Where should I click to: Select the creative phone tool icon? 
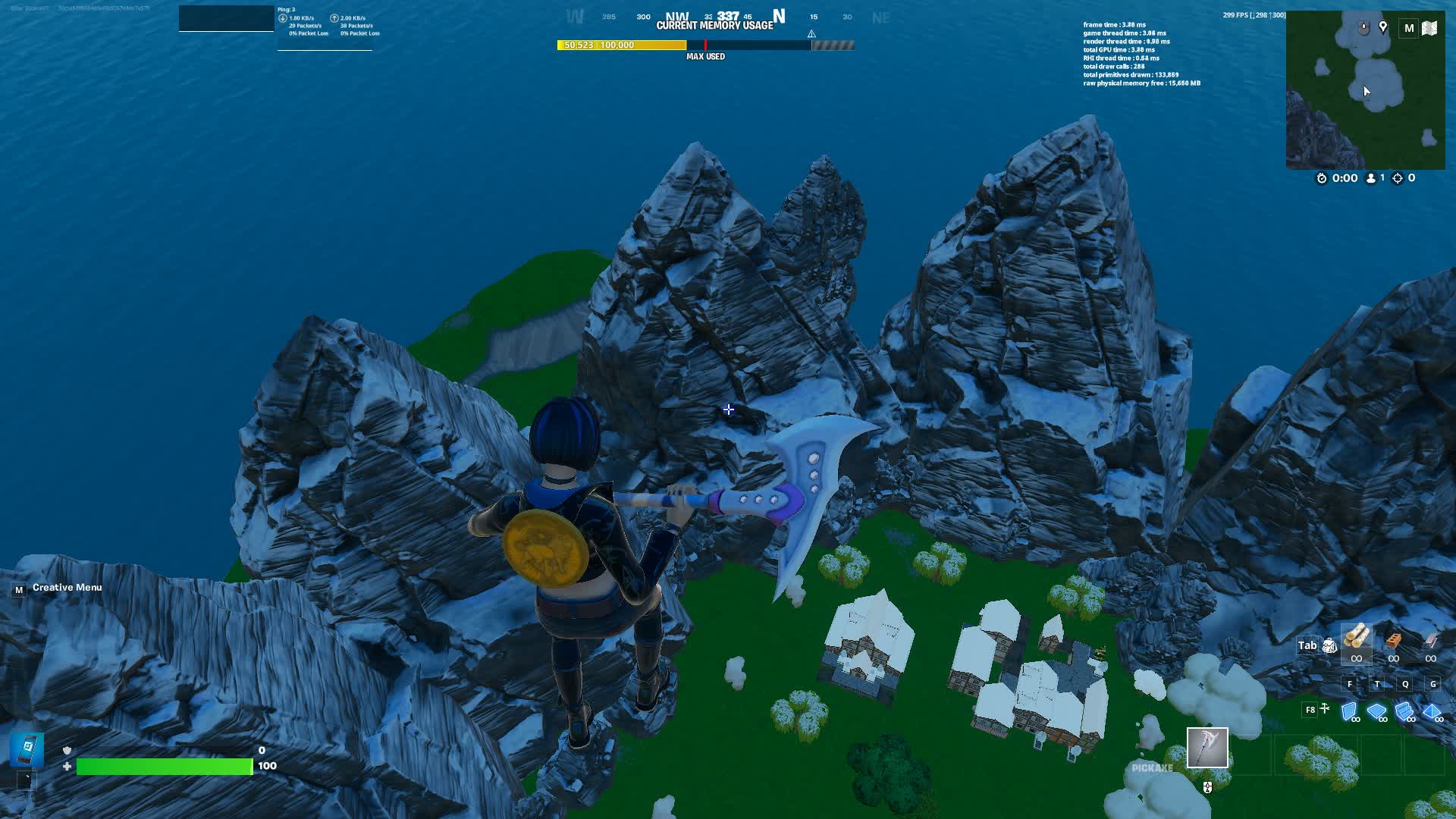27,749
